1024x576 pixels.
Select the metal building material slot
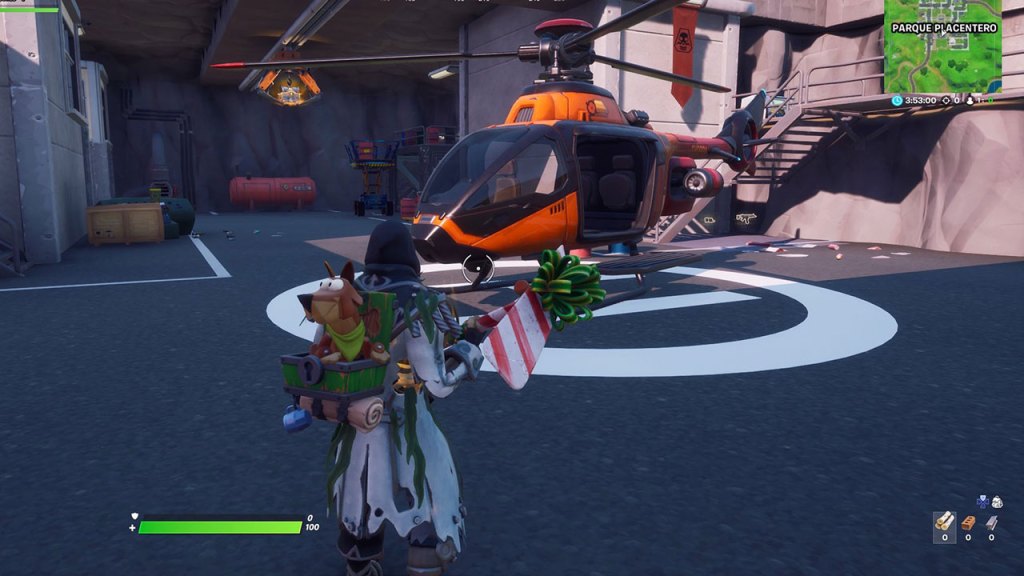(x=991, y=522)
